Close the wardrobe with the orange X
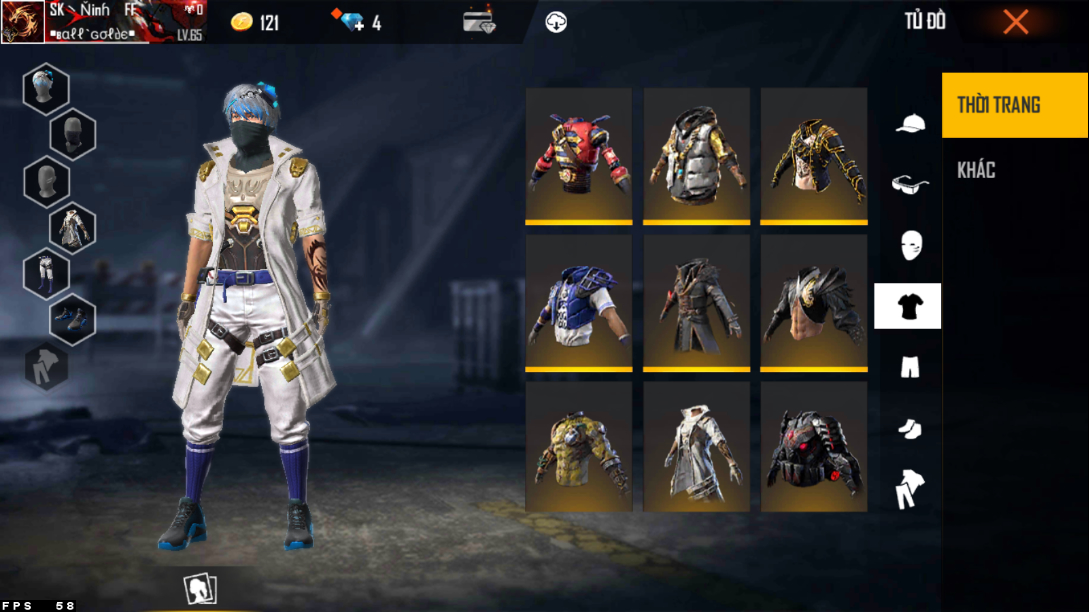 1015,21
